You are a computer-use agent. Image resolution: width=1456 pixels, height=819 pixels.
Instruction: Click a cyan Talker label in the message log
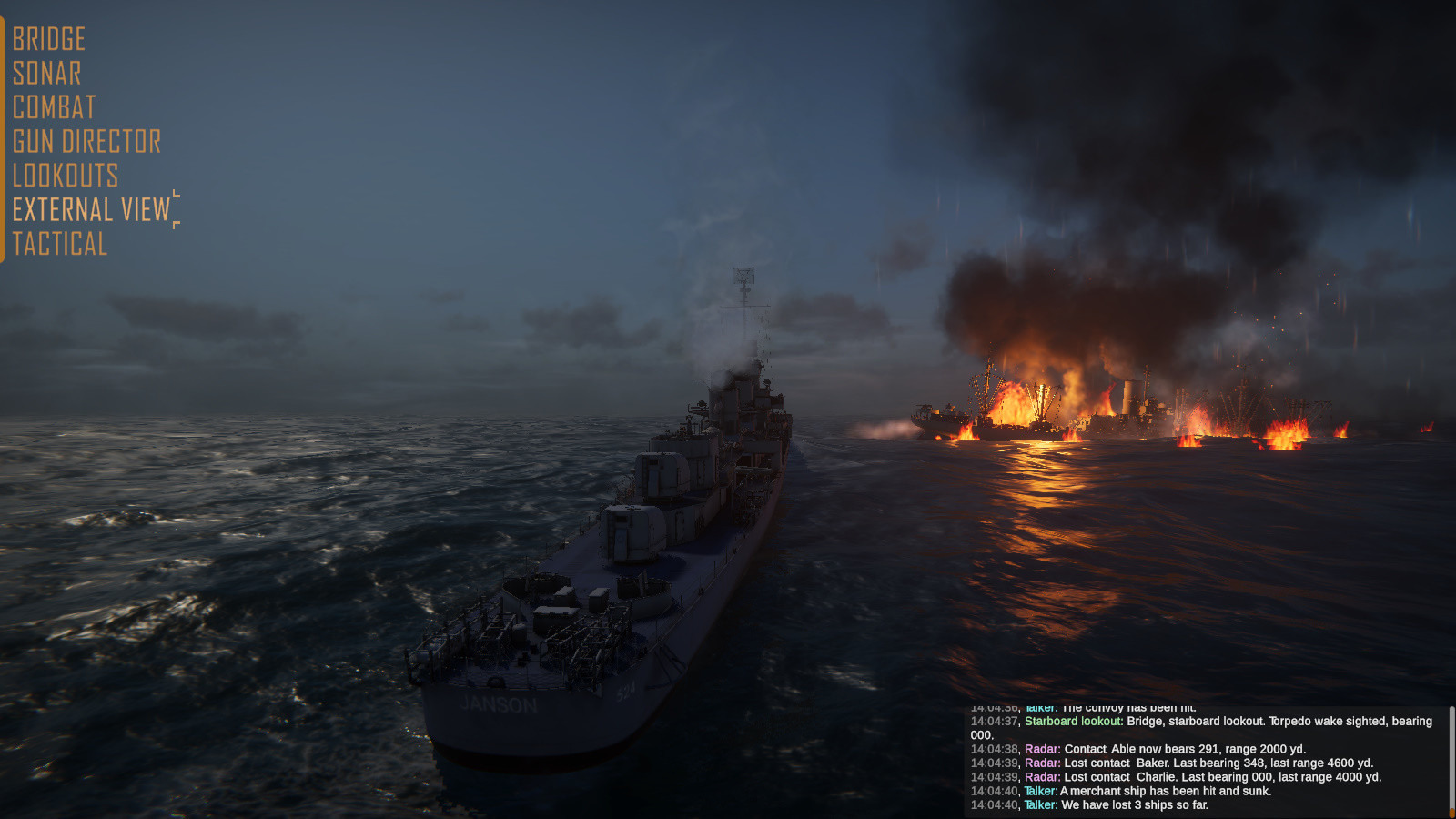(1040, 791)
